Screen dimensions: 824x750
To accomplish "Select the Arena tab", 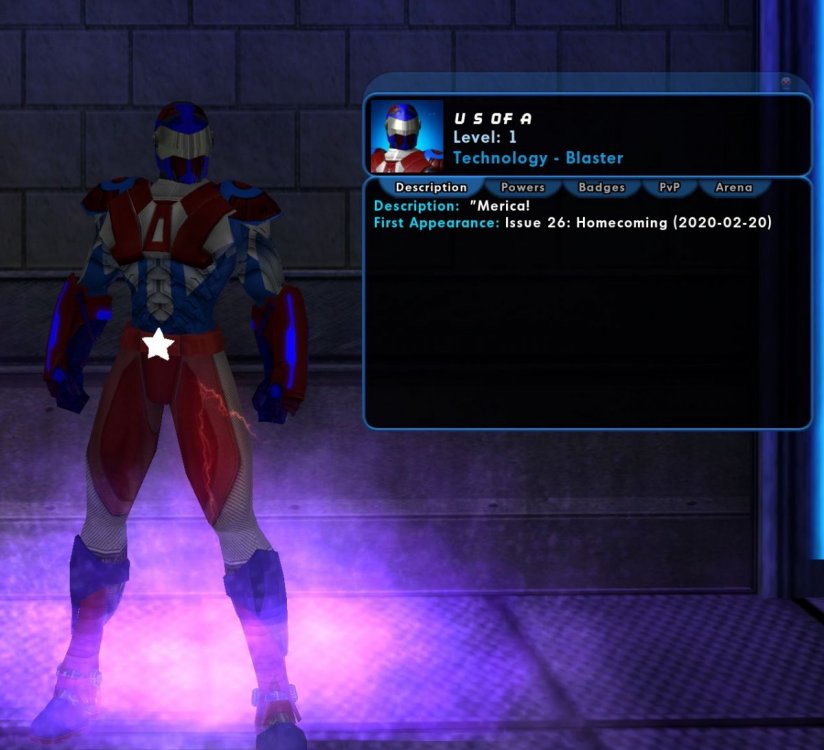I will click(734, 187).
